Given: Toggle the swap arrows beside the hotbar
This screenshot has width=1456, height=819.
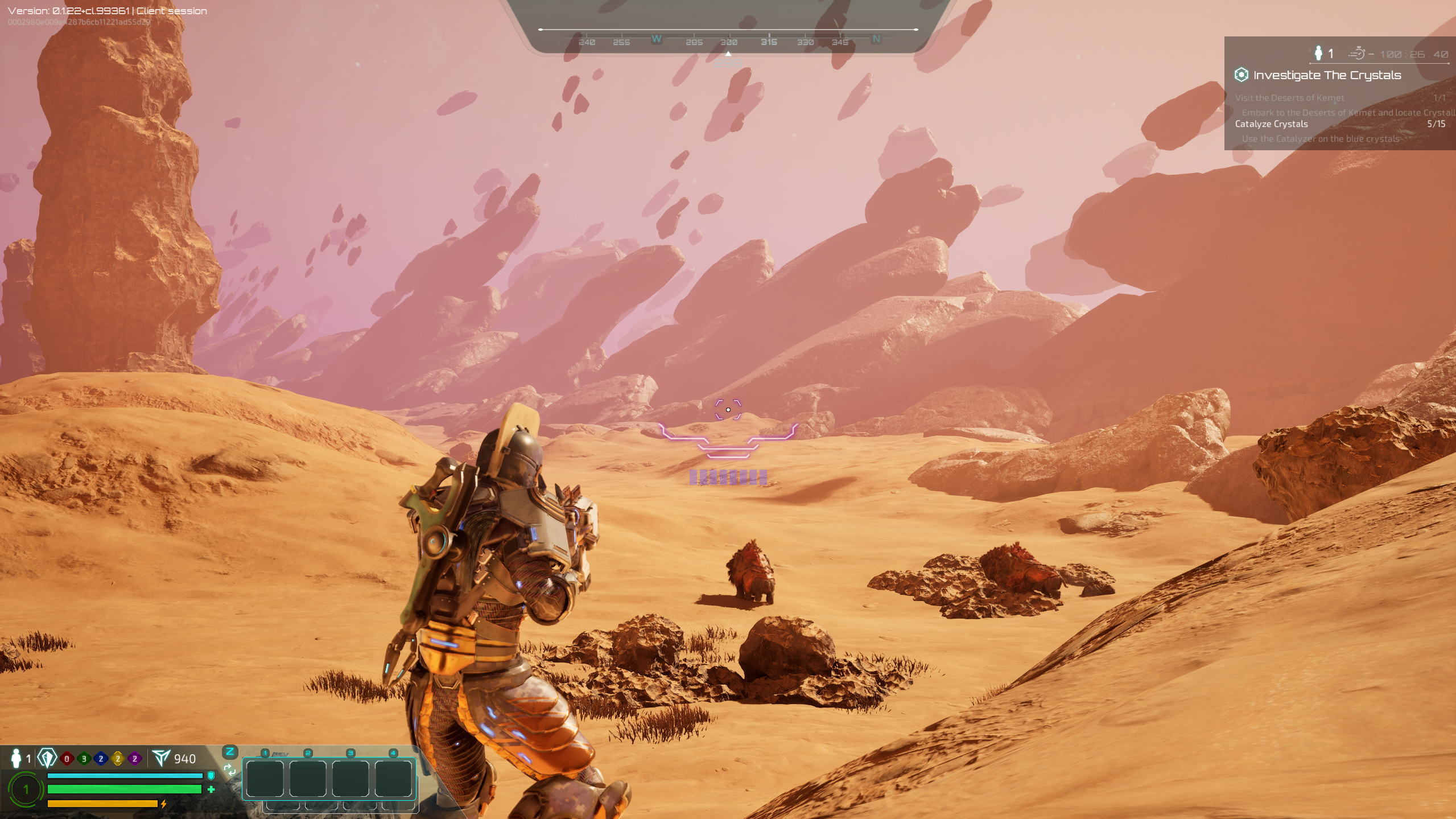Looking at the screenshot, I should 230,768.
